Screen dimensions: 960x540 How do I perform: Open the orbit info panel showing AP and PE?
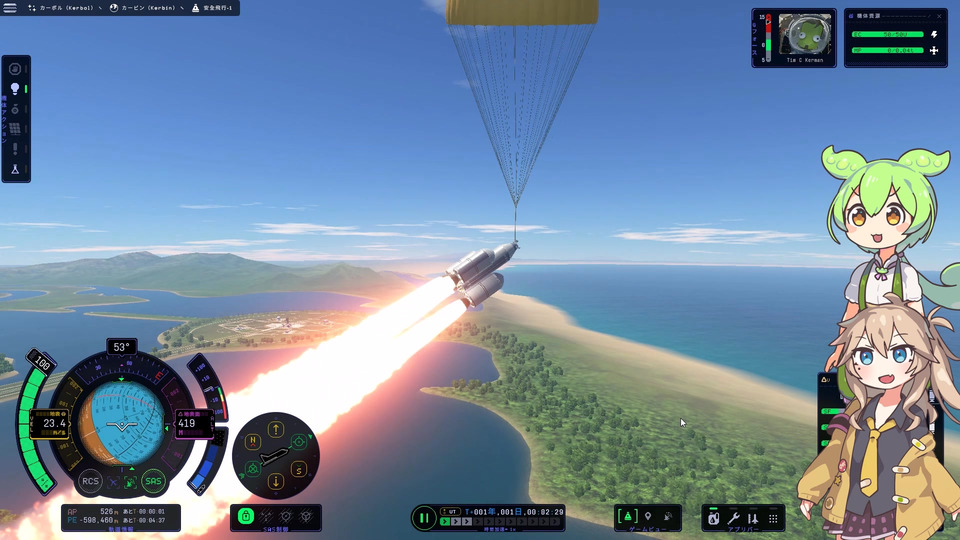[120, 516]
